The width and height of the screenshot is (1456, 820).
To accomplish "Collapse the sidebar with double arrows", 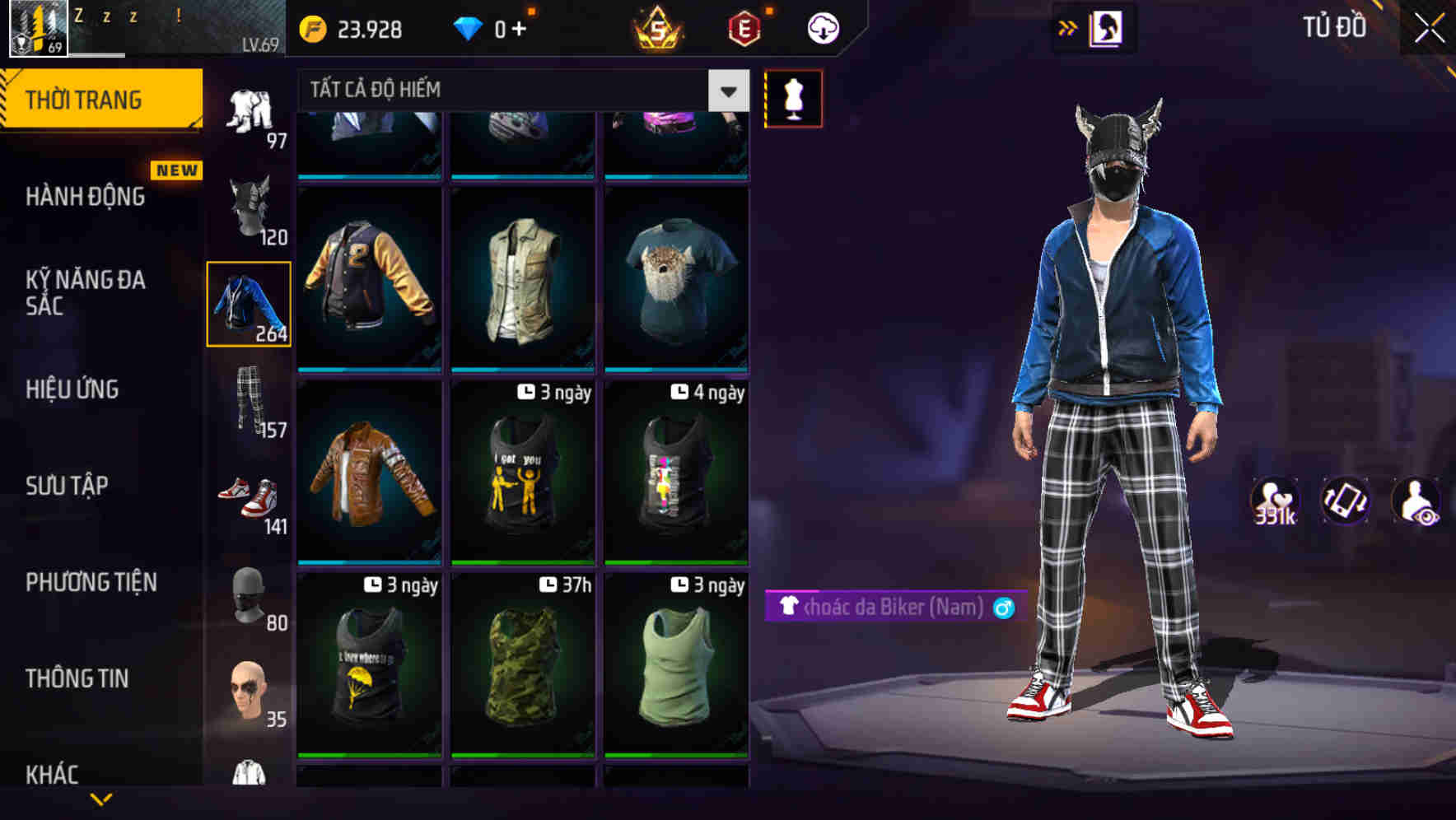I will point(1068,26).
